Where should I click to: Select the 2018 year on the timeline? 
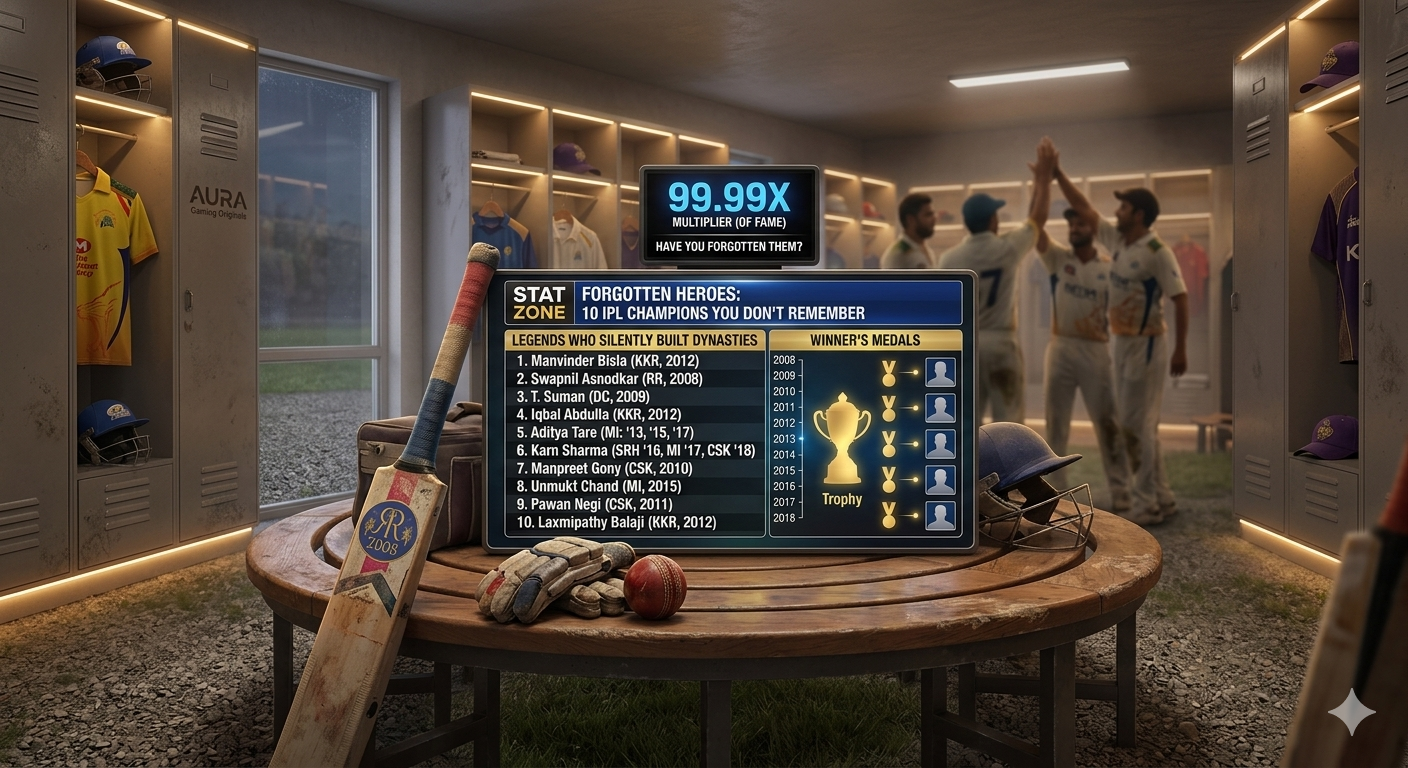tap(784, 518)
